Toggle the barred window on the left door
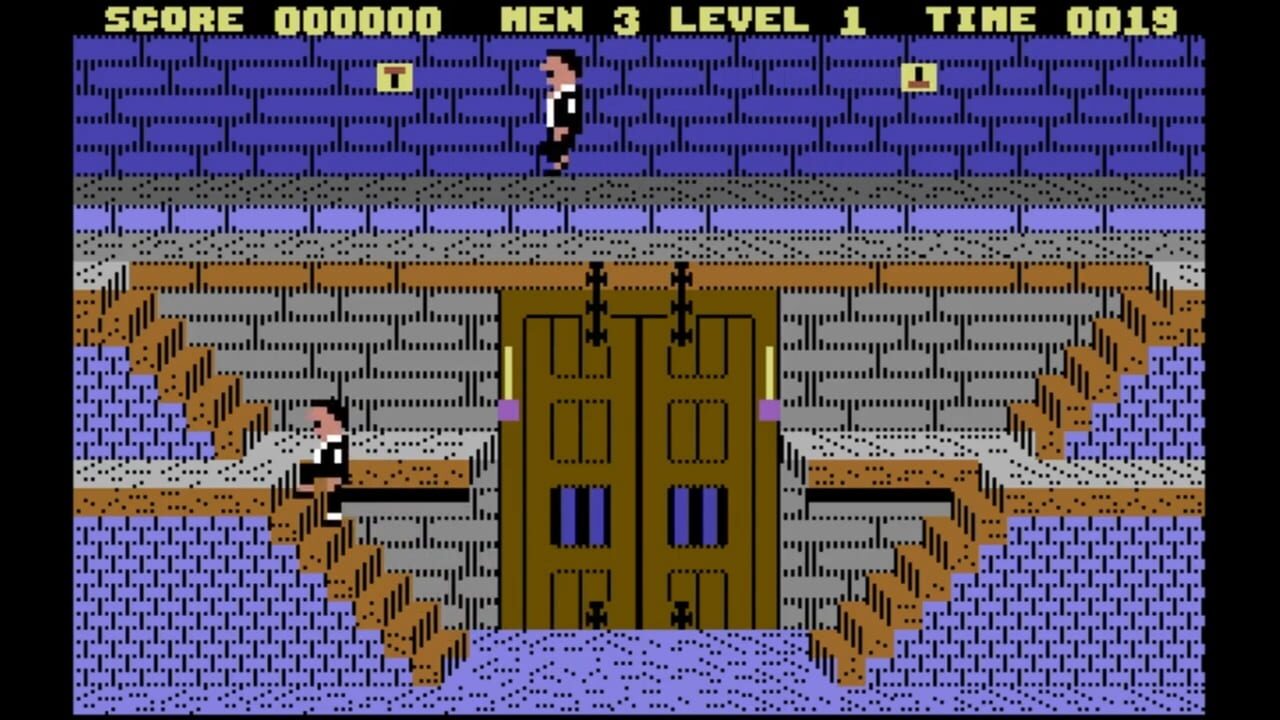 pos(581,515)
